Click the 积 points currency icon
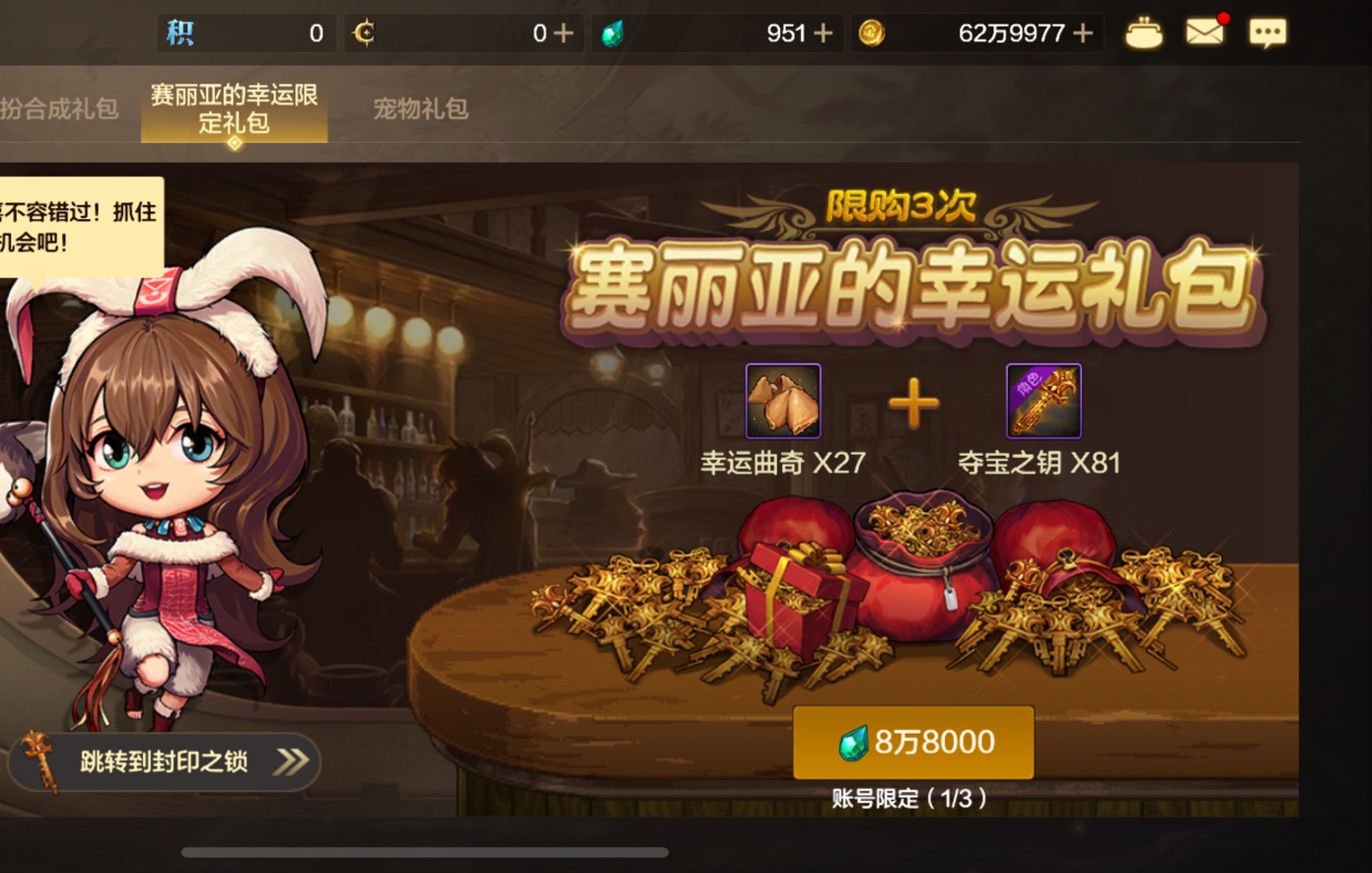Image resolution: width=1372 pixels, height=873 pixels. pyautogui.click(x=178, y=33)
